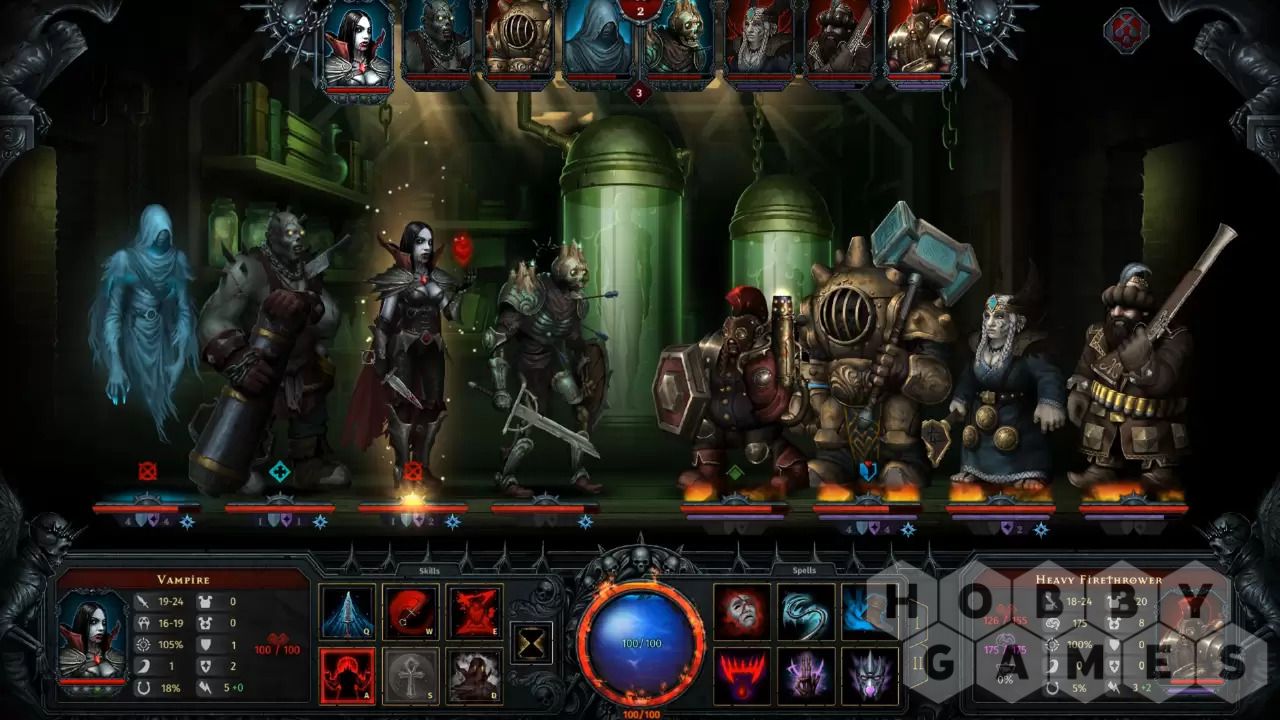This screenshot has width=1280, height=720.
Task: Cast the teal wind swirl spell
Action: click(x=805, y=612)
